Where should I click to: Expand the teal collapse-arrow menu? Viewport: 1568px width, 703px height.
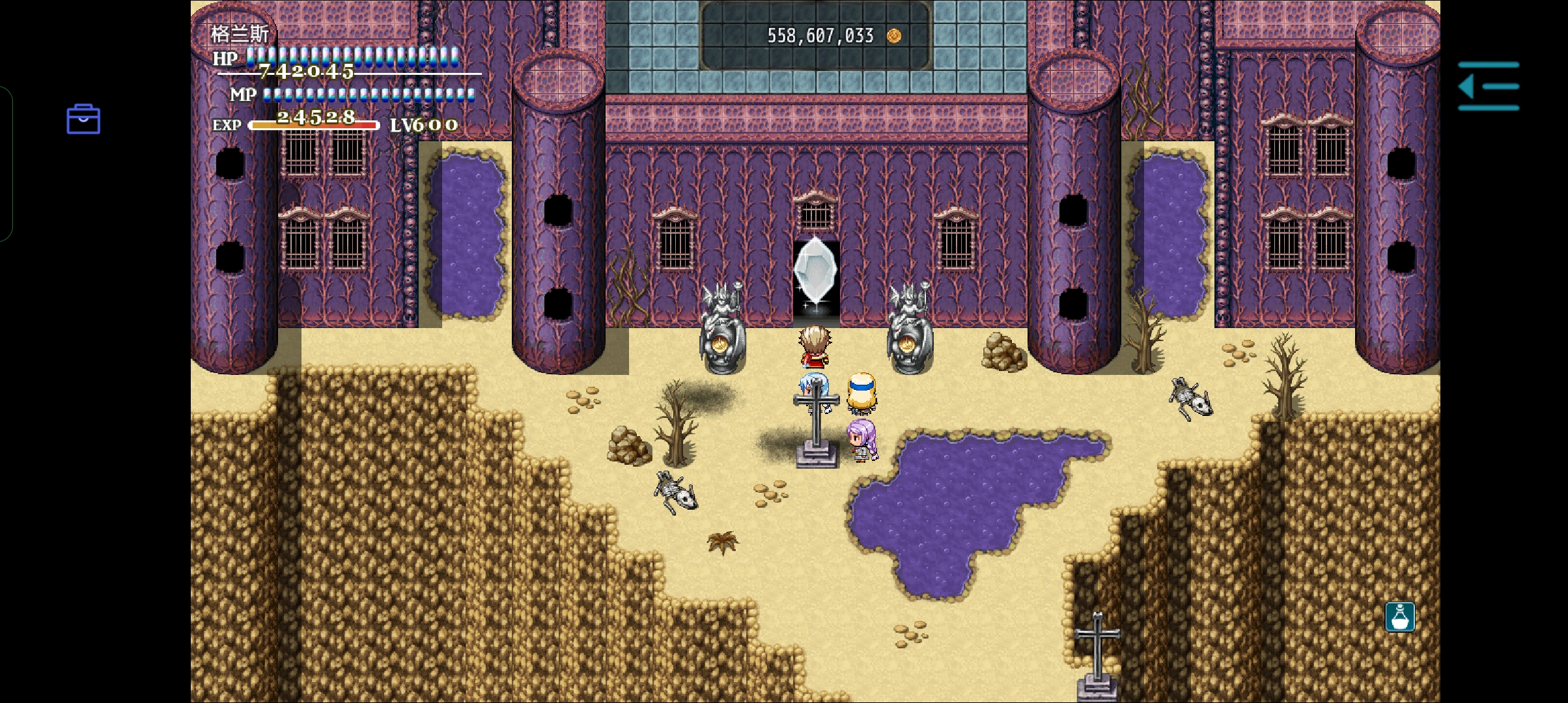click(1489, 86)
